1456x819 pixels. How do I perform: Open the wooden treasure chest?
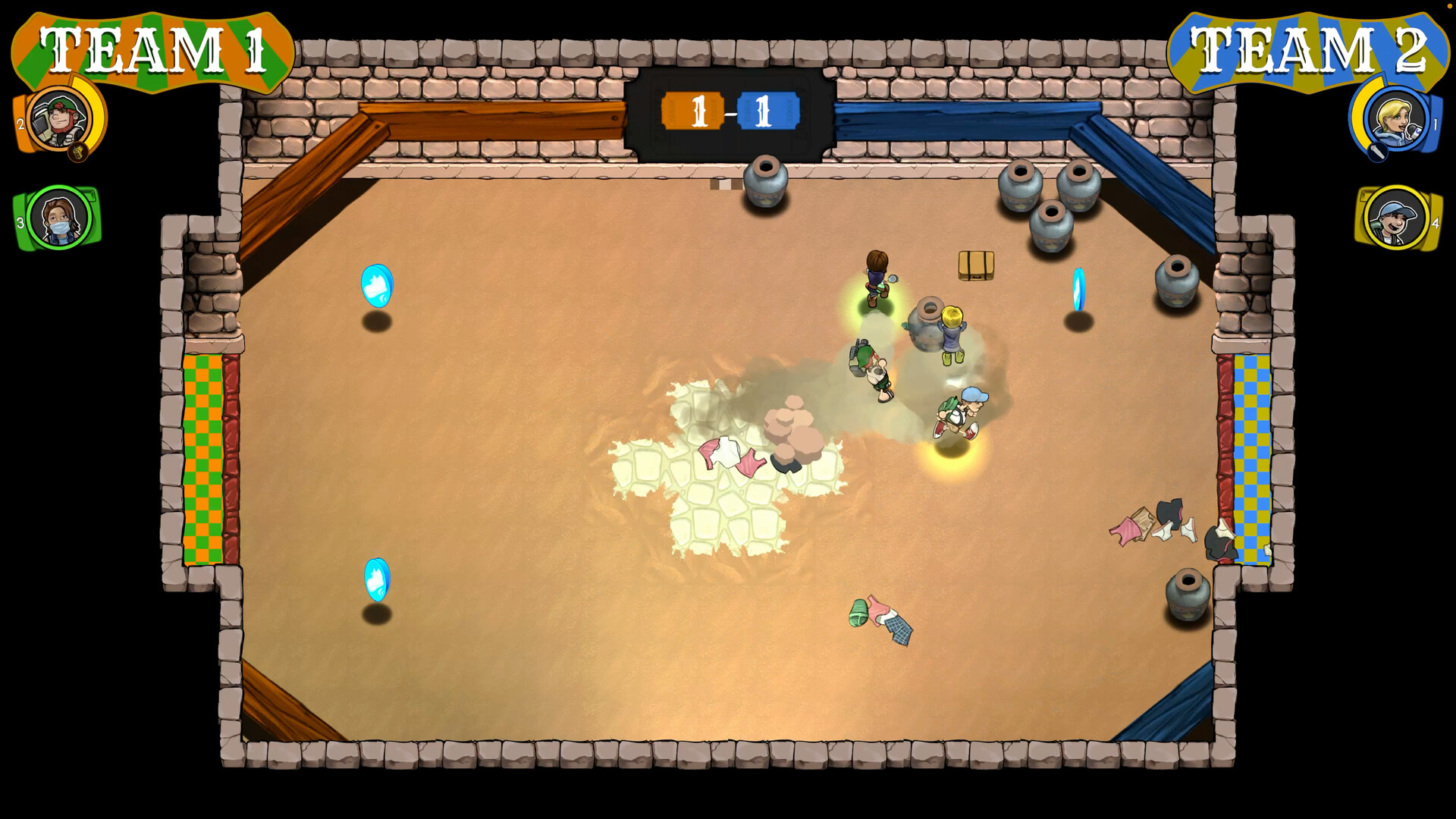(x=974, y=266)
